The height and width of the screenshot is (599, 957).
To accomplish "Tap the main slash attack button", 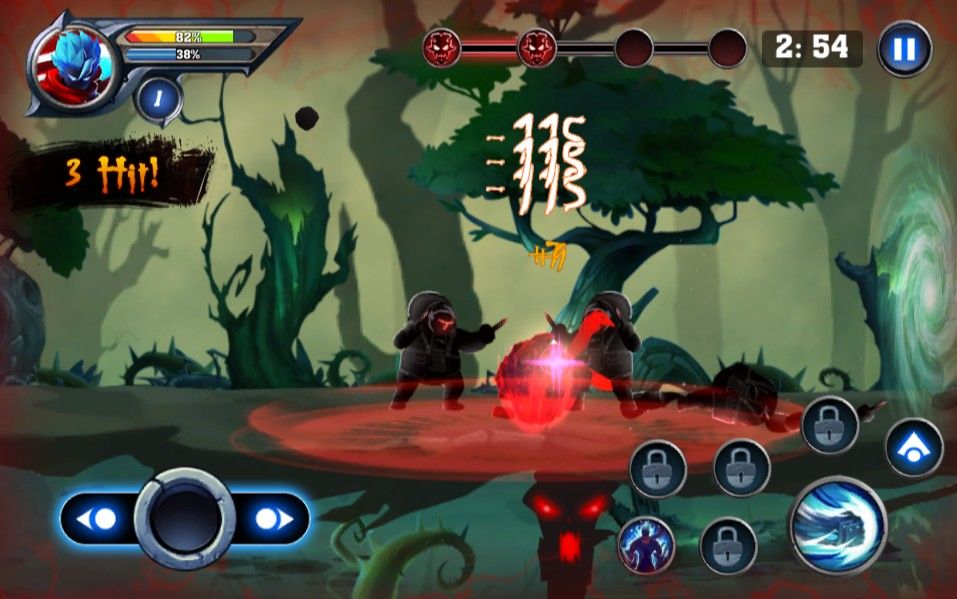I will [838, 525].
